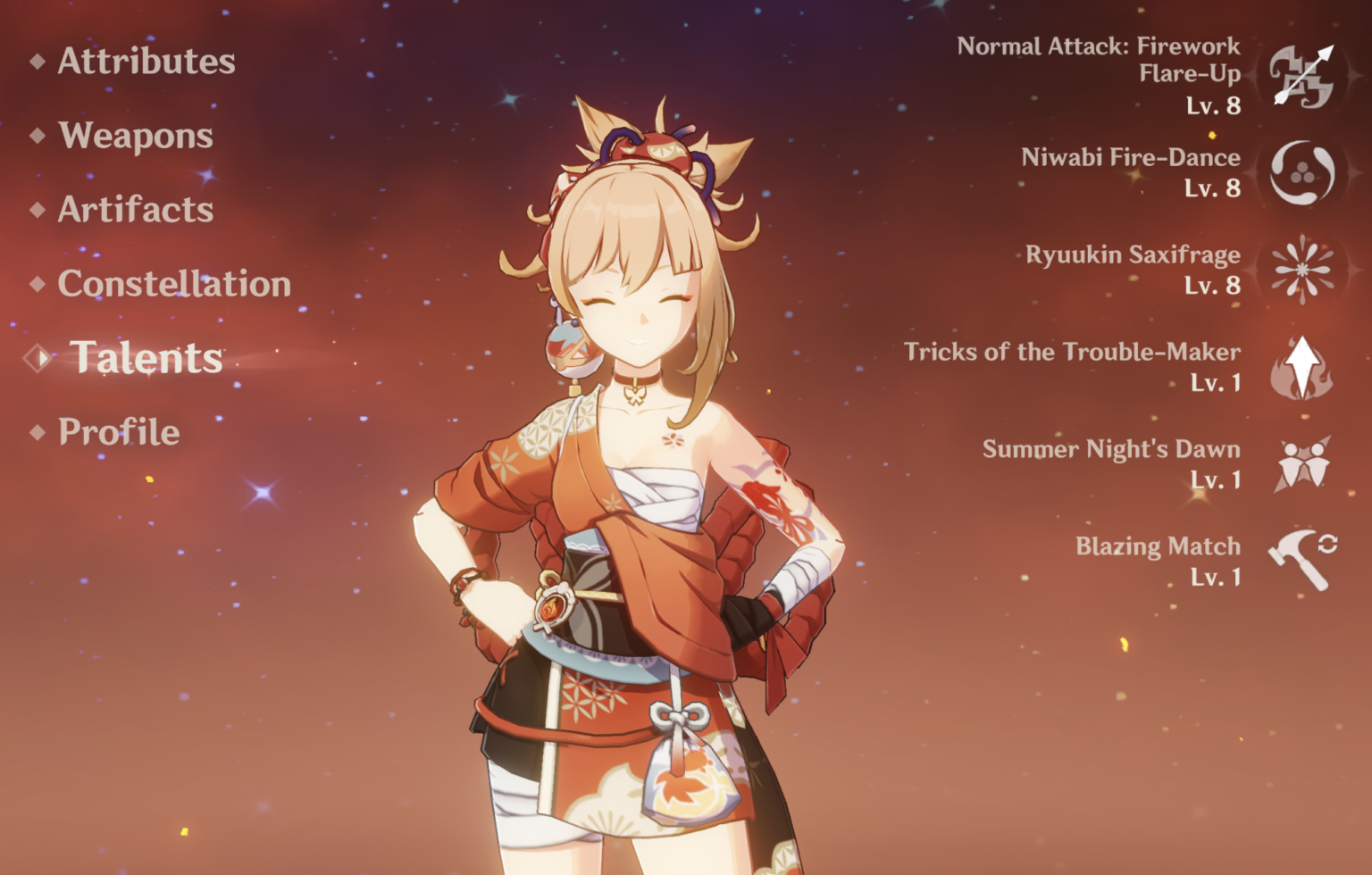The width and height of the screenshot is (1372, 875).
Task: Open the Attributes section
Action: coord(146,62)
